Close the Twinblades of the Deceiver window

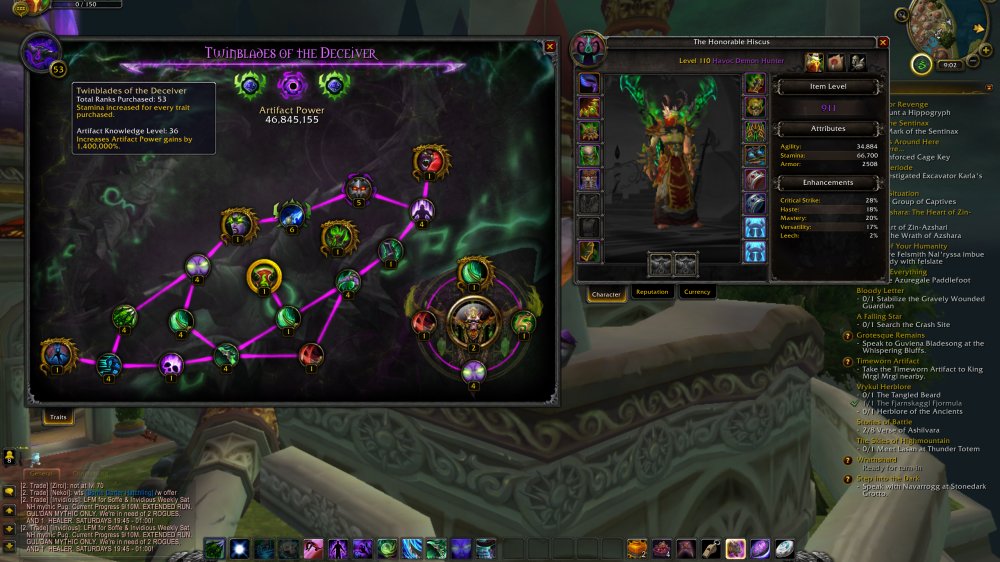point(550,46)
